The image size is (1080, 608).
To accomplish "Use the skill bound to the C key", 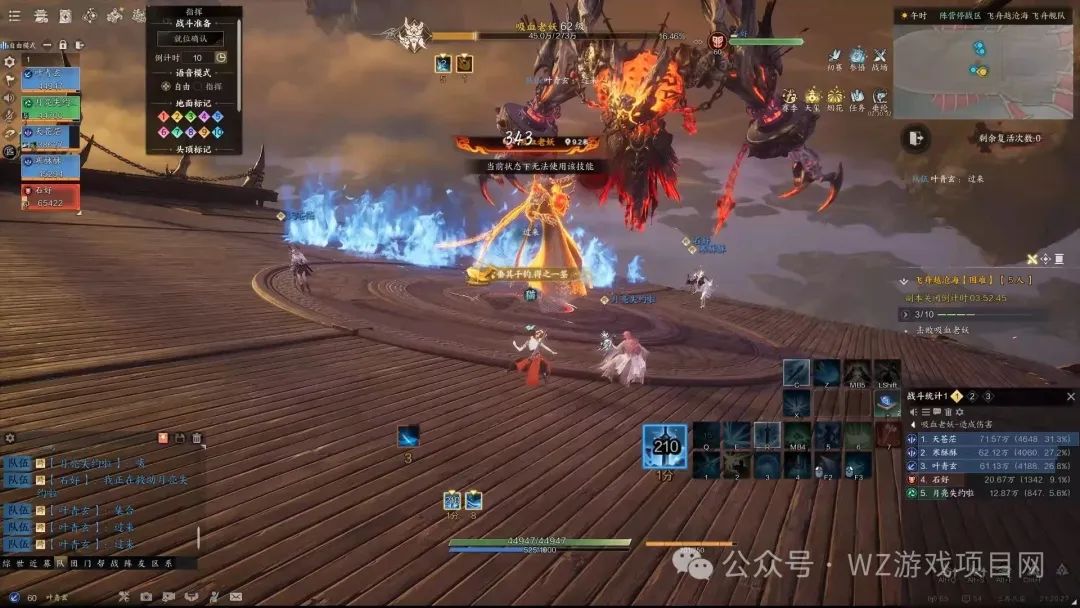I will tap(796, 374).
